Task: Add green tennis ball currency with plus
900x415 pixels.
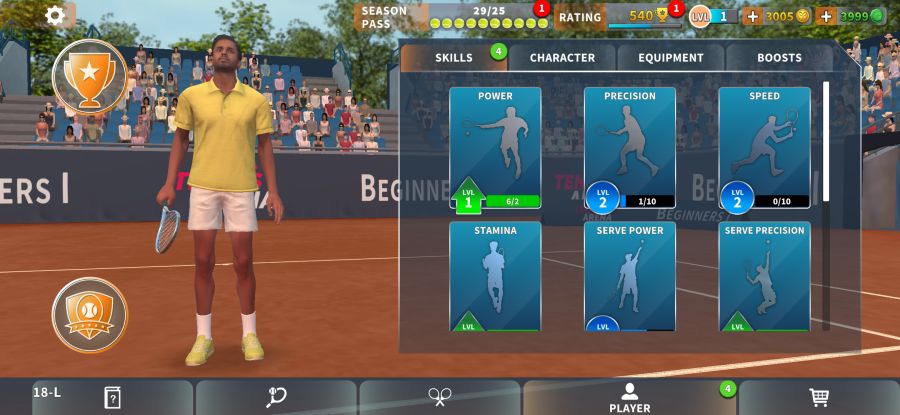Action: [x=826, y=16]
